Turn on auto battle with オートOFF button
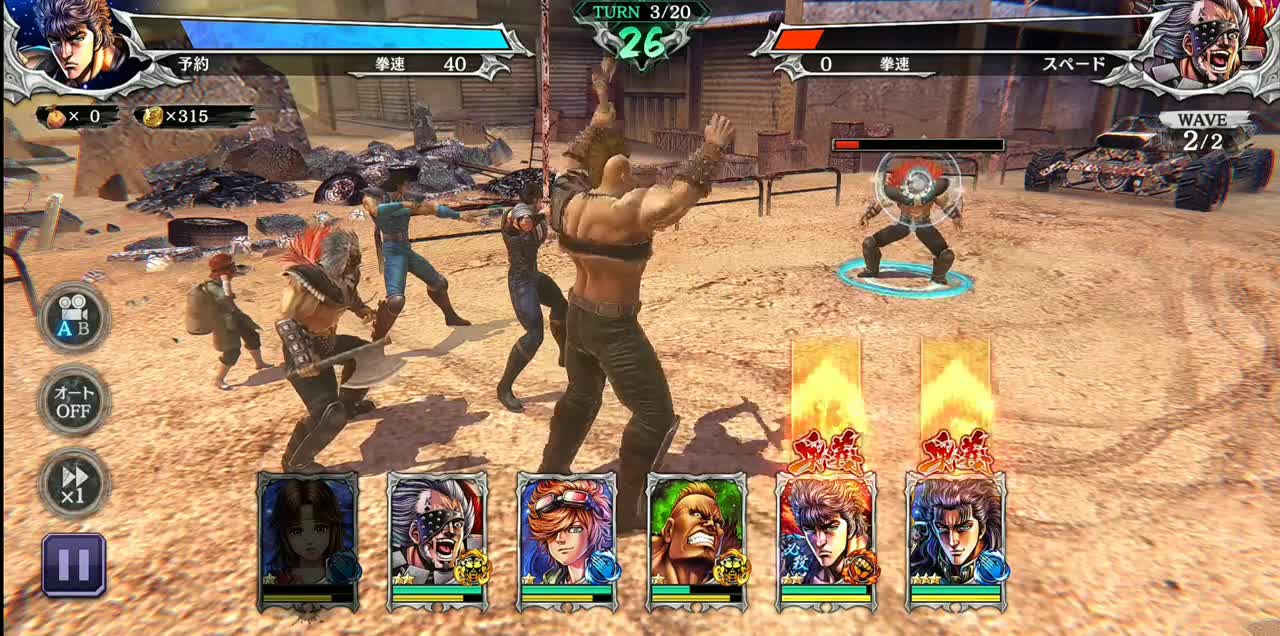Viewport: 1280px width, 636px height. 74,400
